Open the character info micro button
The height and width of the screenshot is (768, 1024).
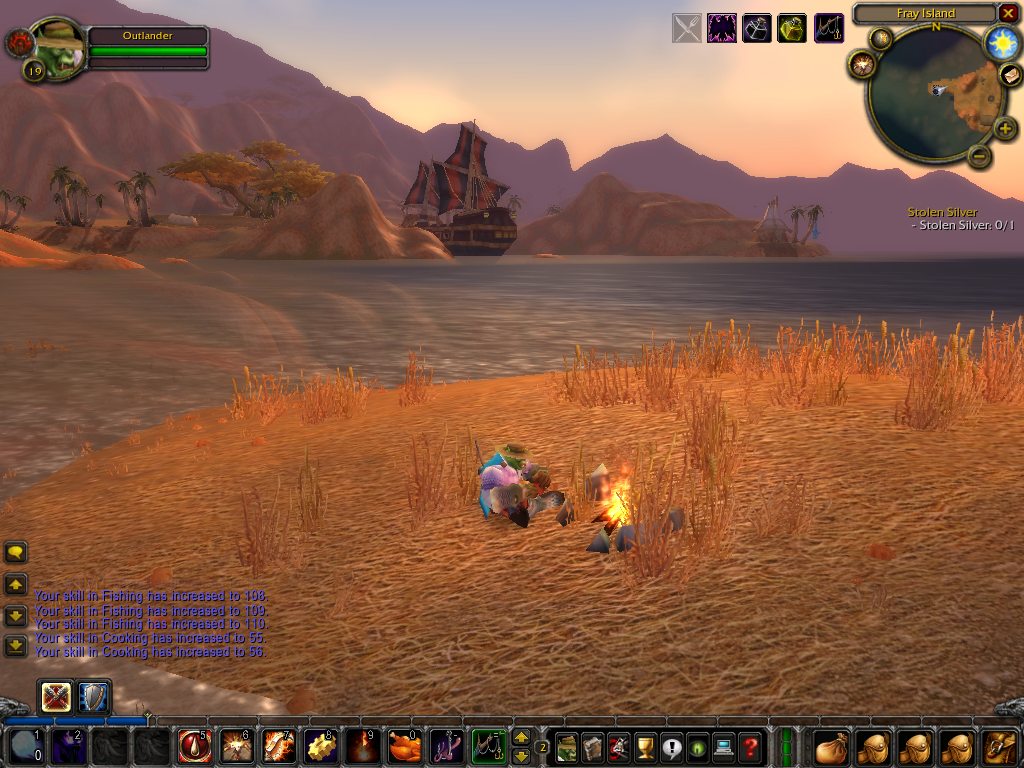567,746
